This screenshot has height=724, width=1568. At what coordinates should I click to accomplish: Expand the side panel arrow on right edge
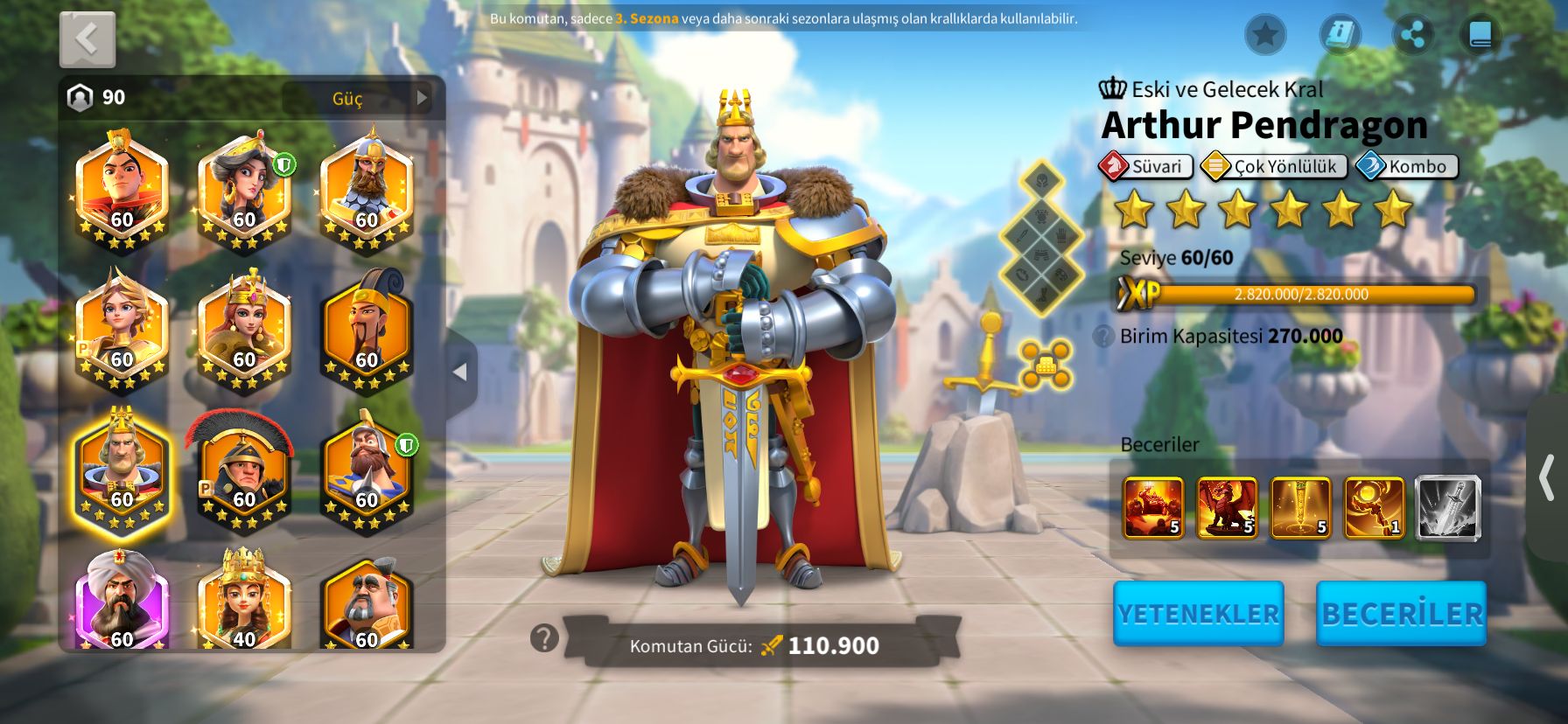[1547, 478]
